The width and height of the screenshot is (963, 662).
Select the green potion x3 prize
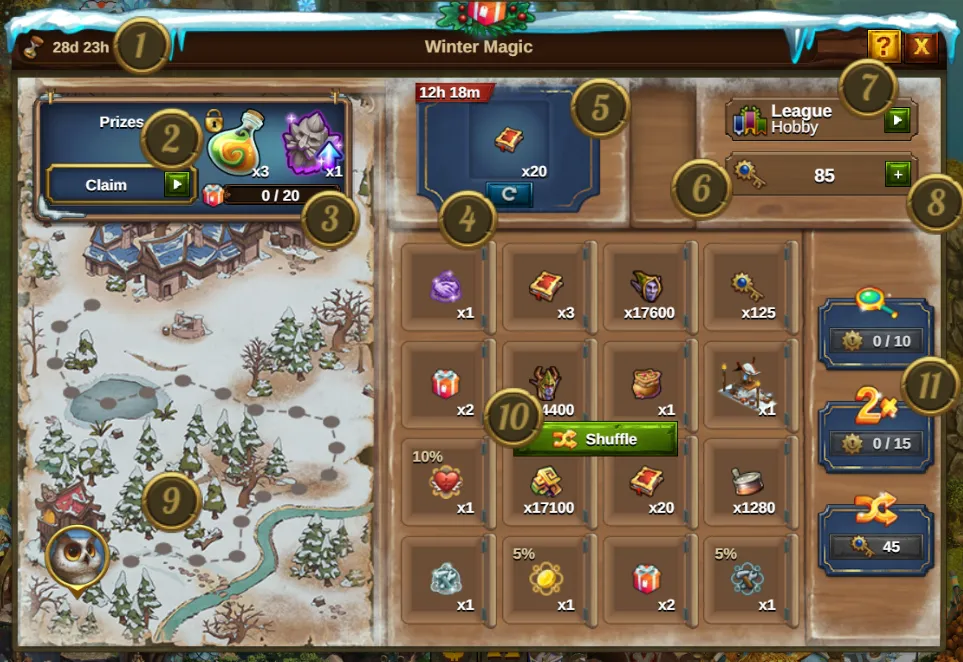point(237,147)
